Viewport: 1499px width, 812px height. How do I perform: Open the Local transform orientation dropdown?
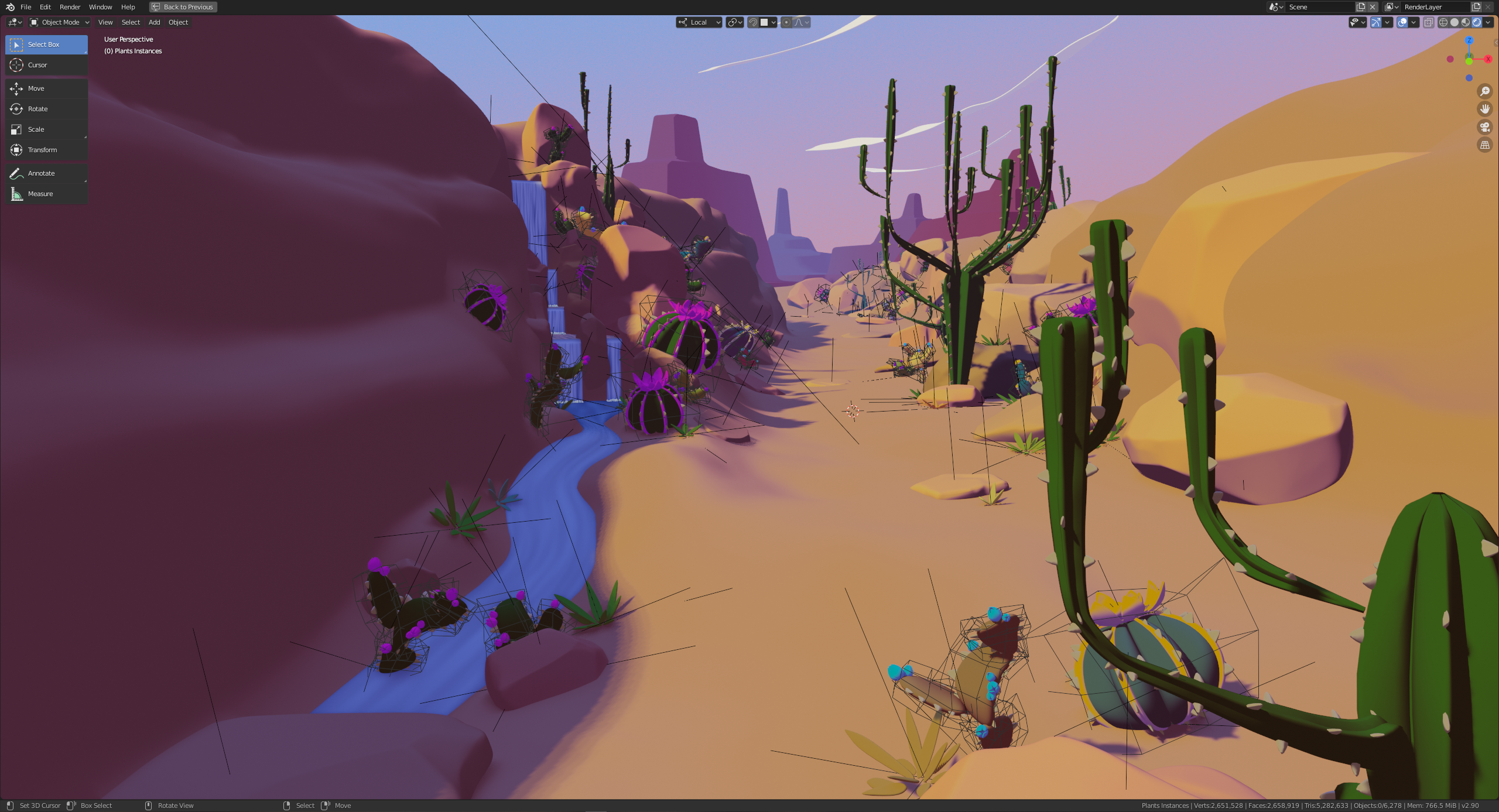pyautogui.click(x=699, y=22)
